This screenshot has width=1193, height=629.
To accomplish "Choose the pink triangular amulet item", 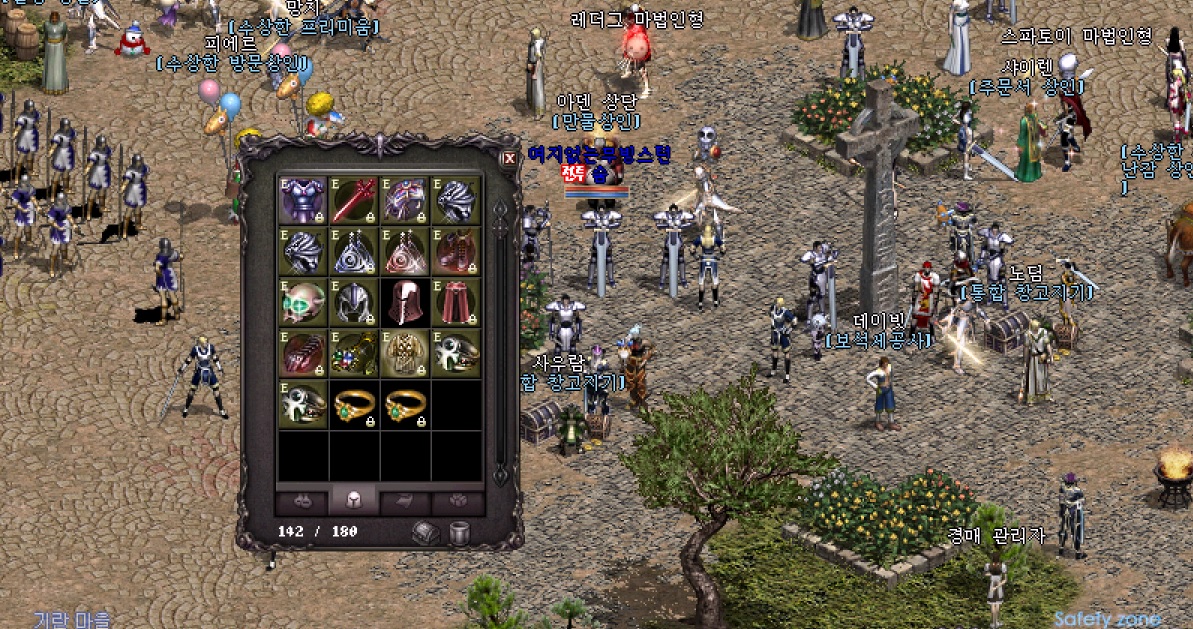I will point(405,251).
